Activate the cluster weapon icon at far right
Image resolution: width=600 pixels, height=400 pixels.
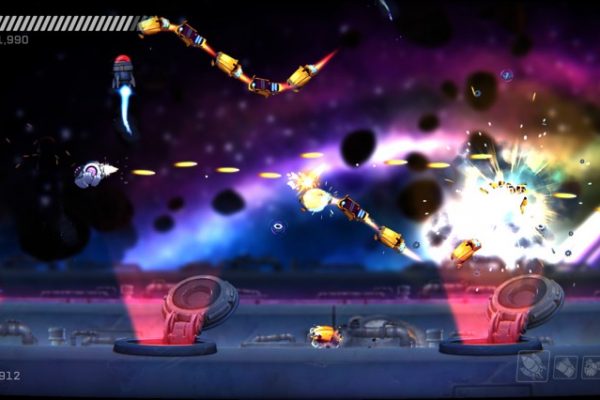coord(590,368)
